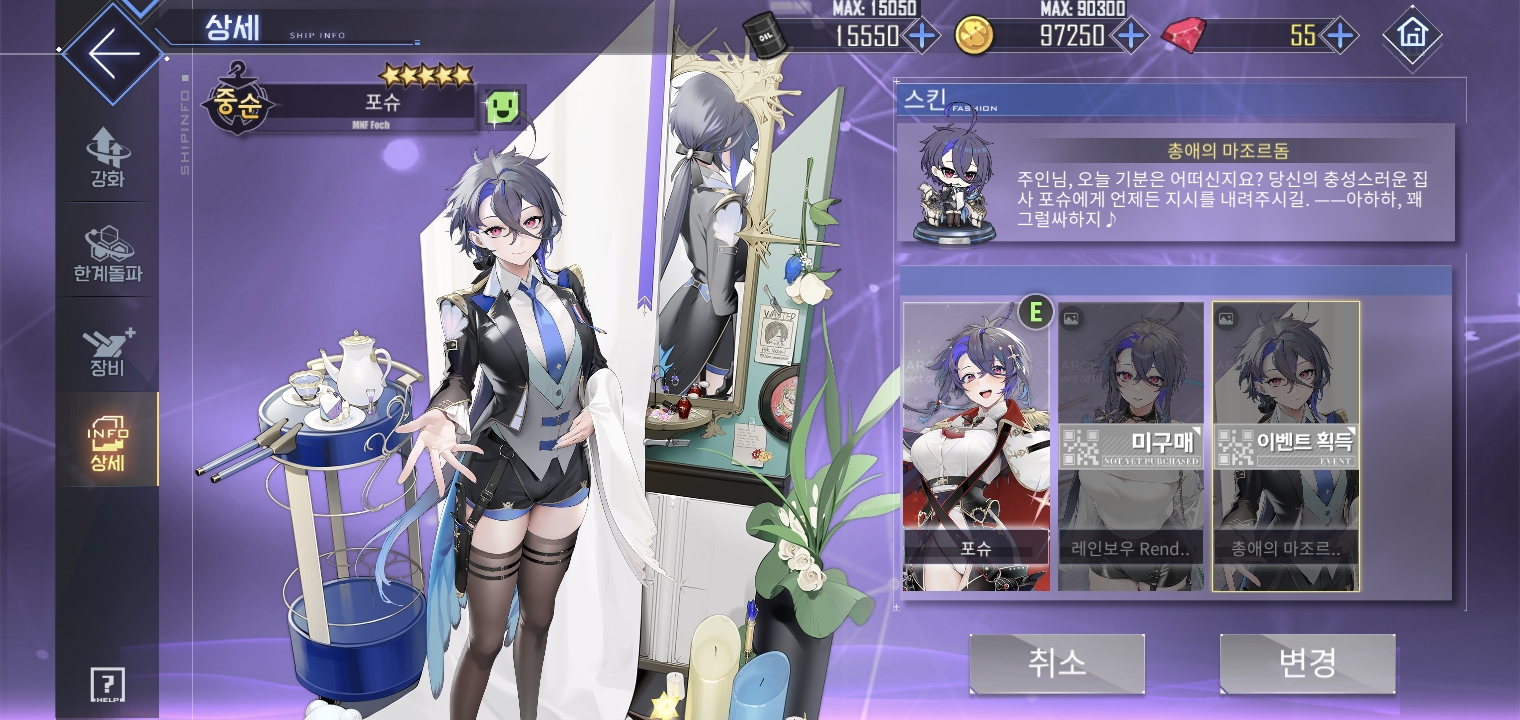Open the 강화 enhancement tab
1520x720 pixels.
[108, 157]
